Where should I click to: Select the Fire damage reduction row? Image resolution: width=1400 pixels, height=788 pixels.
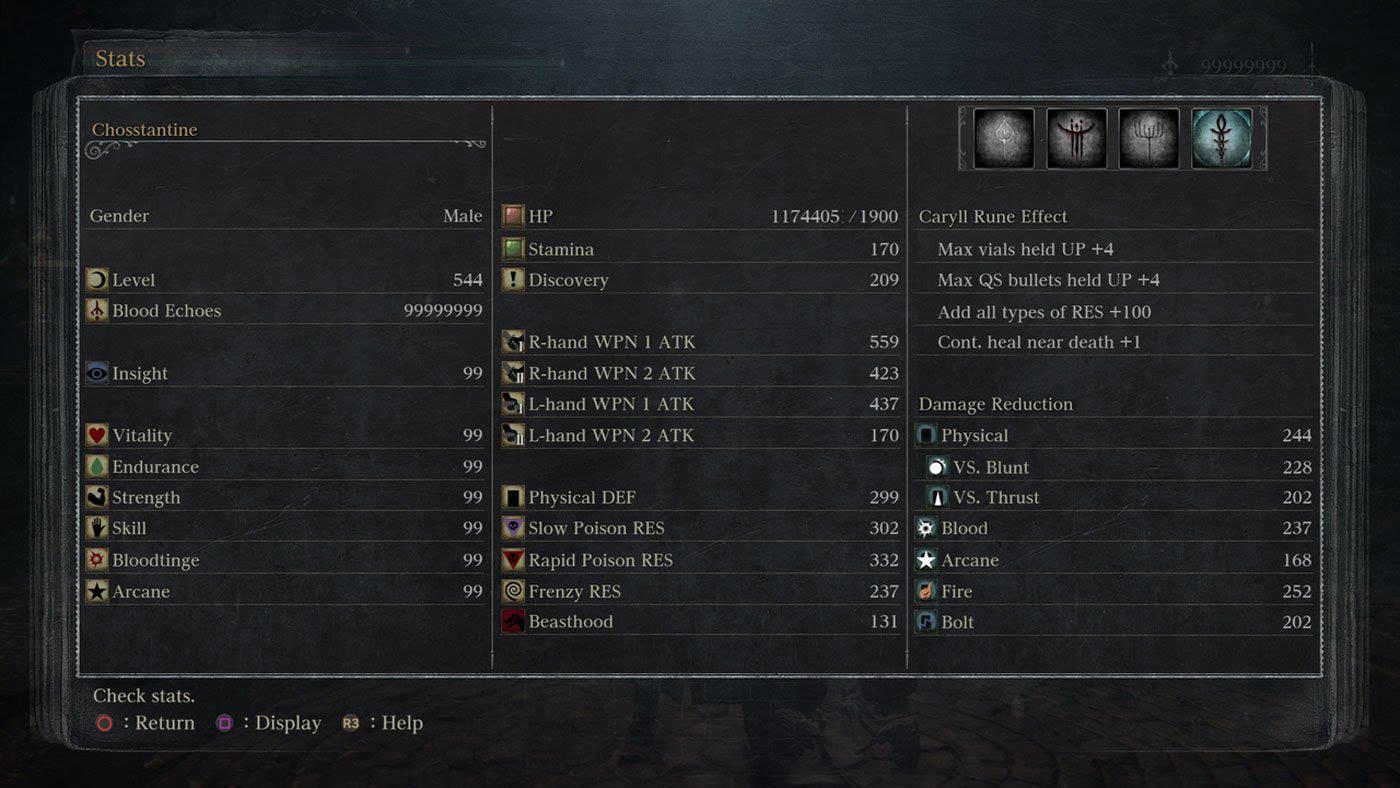click(1113, 591)
